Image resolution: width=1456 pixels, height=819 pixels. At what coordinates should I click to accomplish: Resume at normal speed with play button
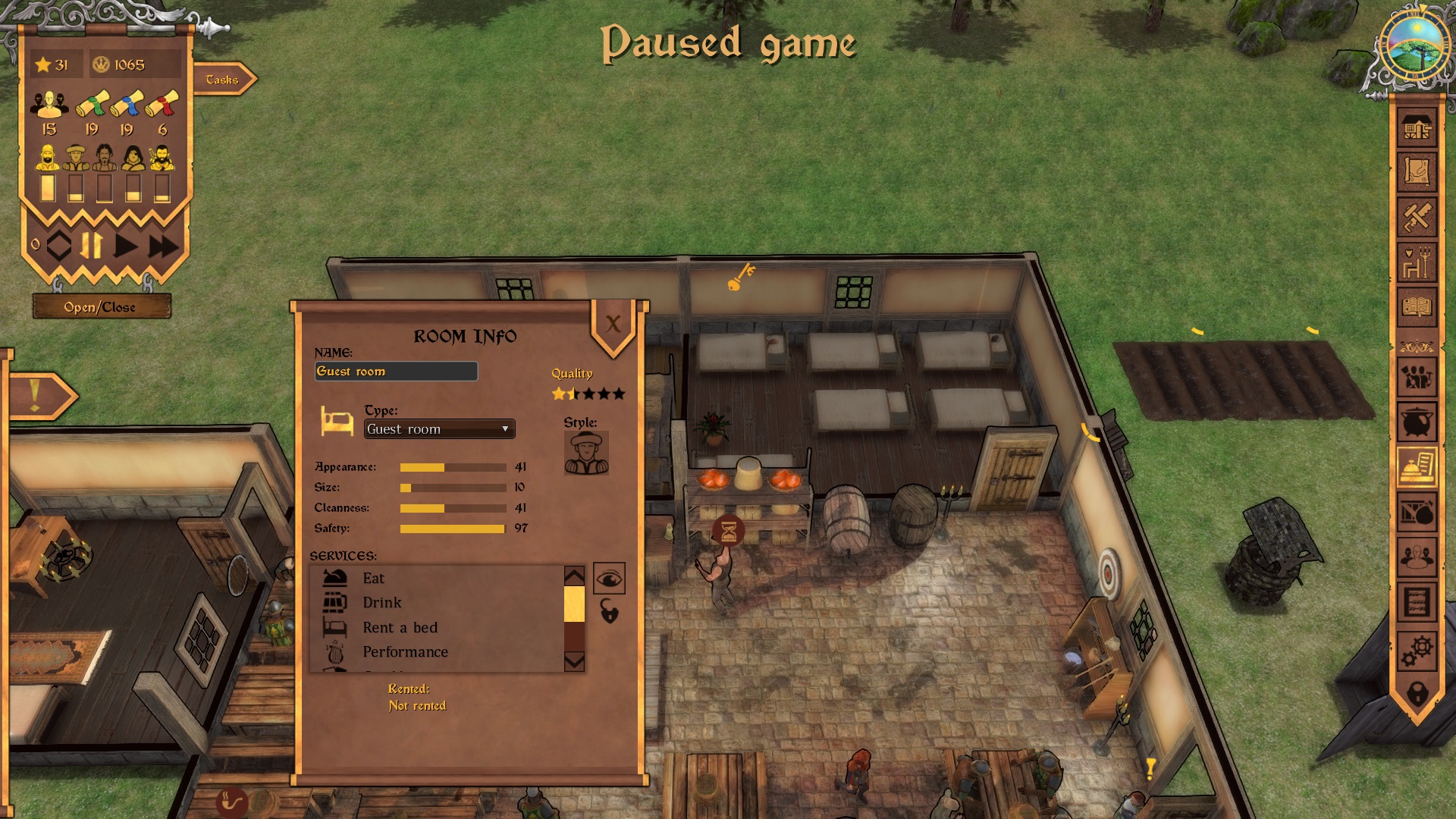tap(126, 246)
